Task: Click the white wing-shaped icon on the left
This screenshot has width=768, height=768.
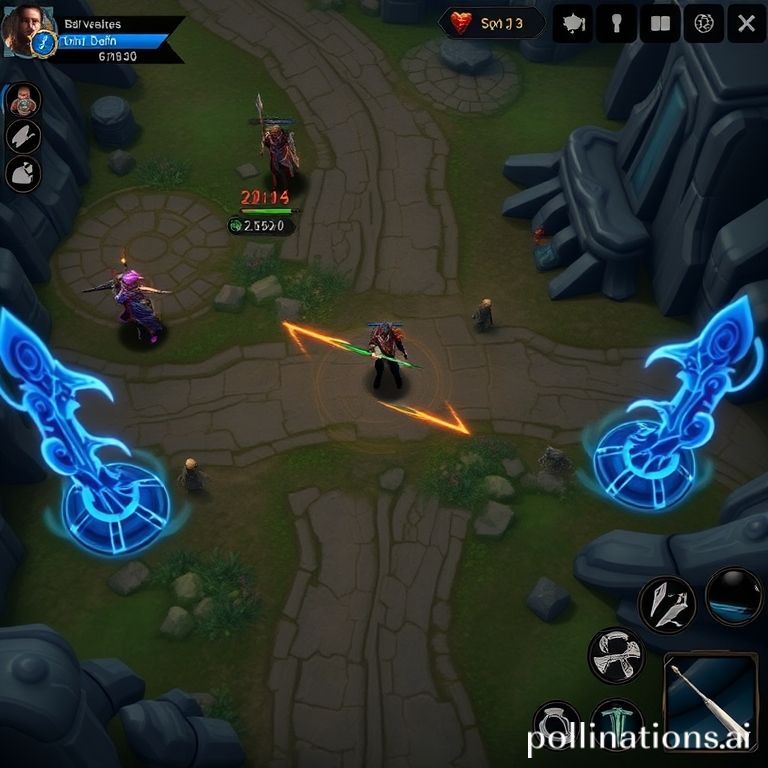Action: [23, 137]
